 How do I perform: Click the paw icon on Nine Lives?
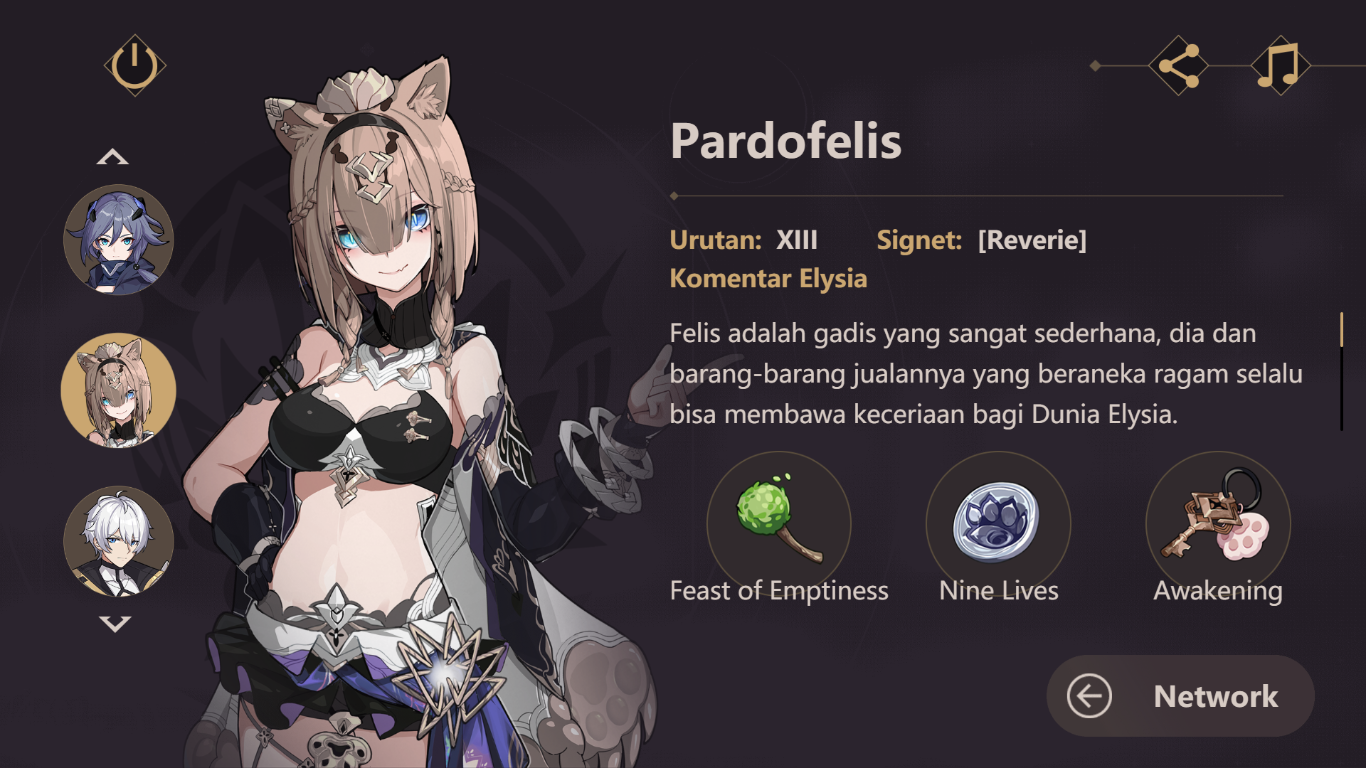(x=997, y=521)
